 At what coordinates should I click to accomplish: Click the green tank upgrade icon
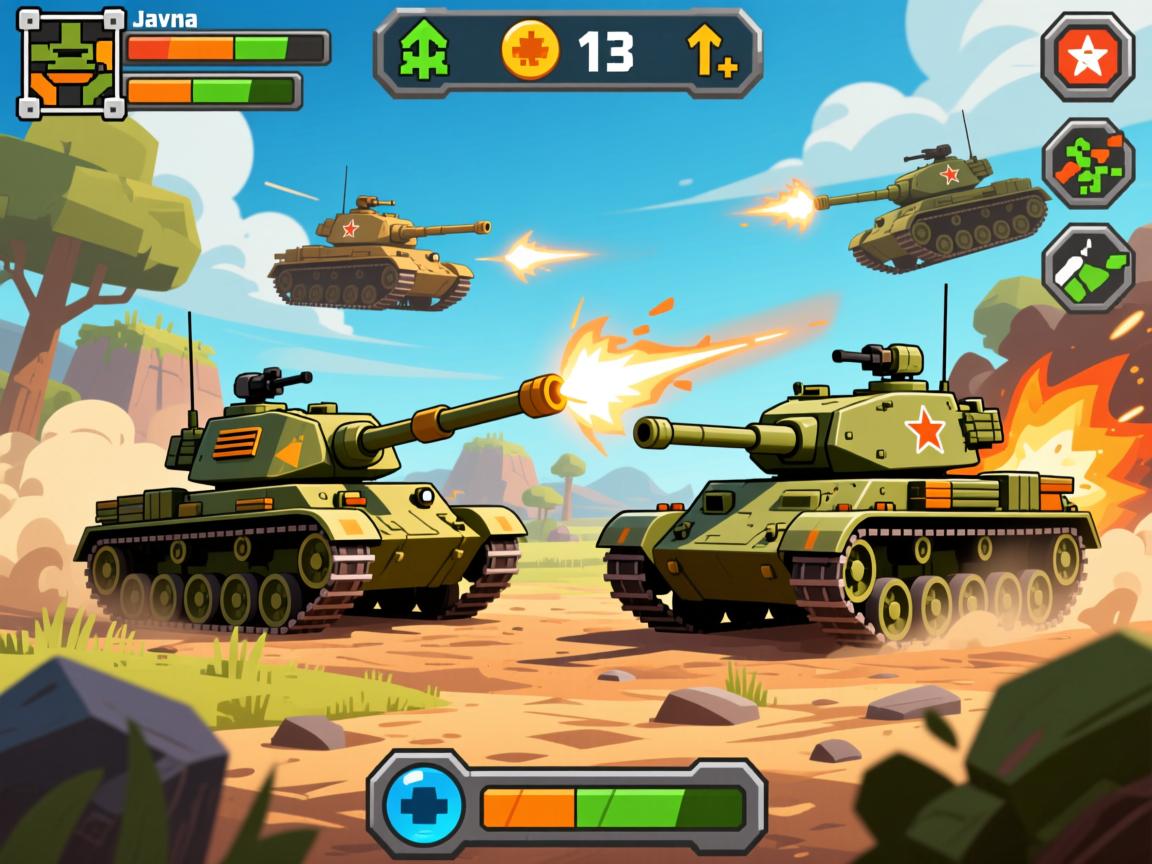[x=423, y=52]
